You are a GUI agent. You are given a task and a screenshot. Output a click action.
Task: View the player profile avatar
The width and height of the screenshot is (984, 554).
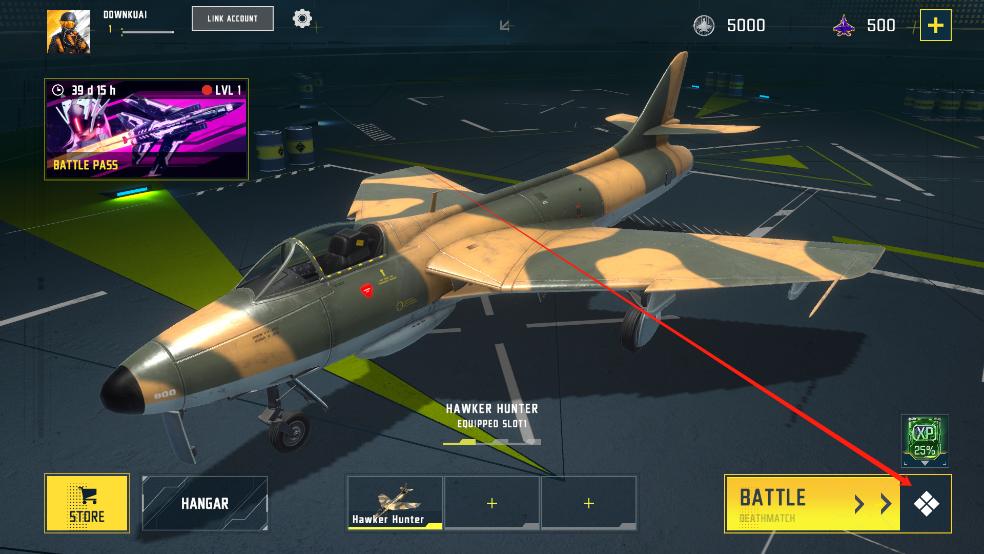coord(68,31)
